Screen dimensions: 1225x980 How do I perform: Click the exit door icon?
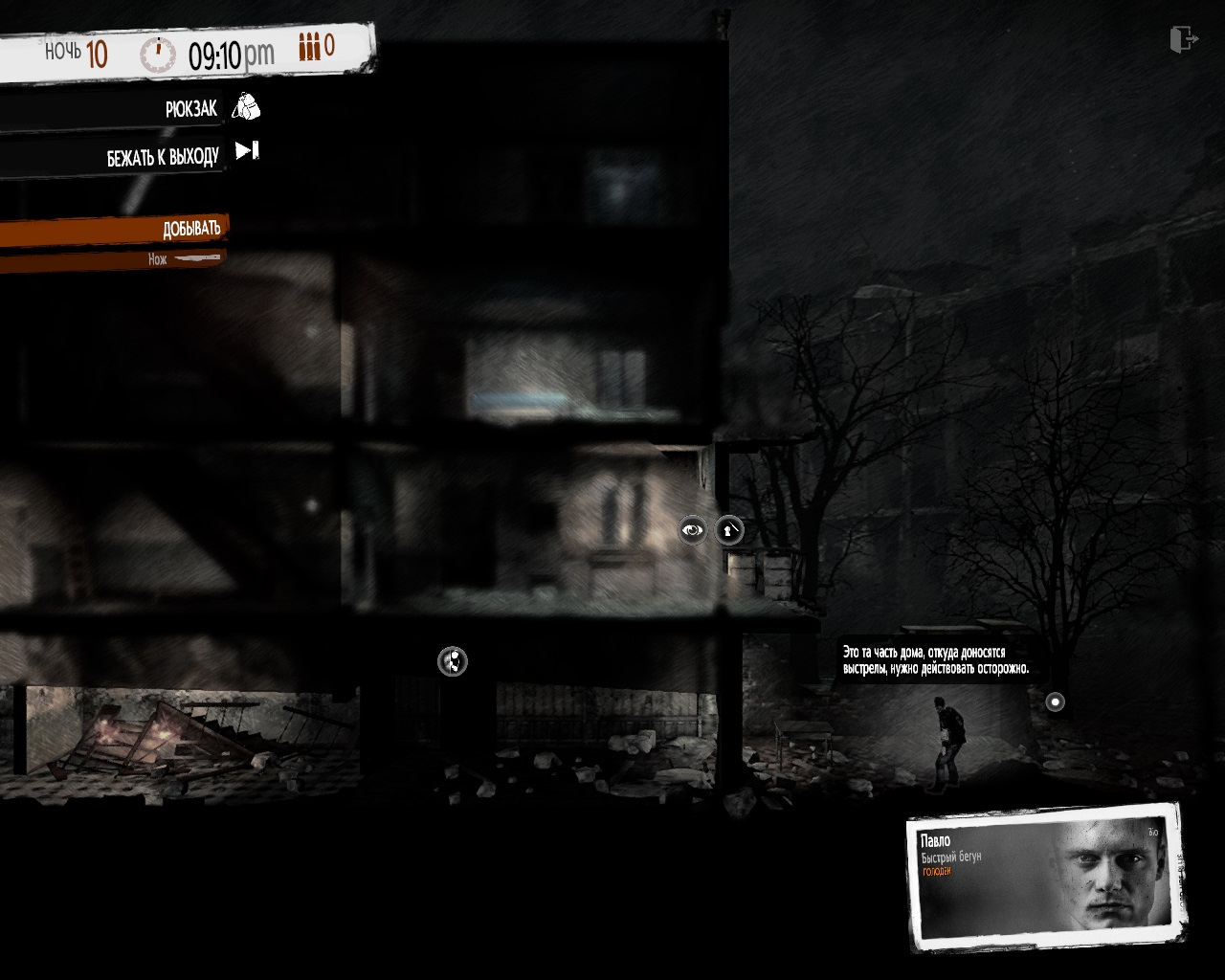point(1183,40)
